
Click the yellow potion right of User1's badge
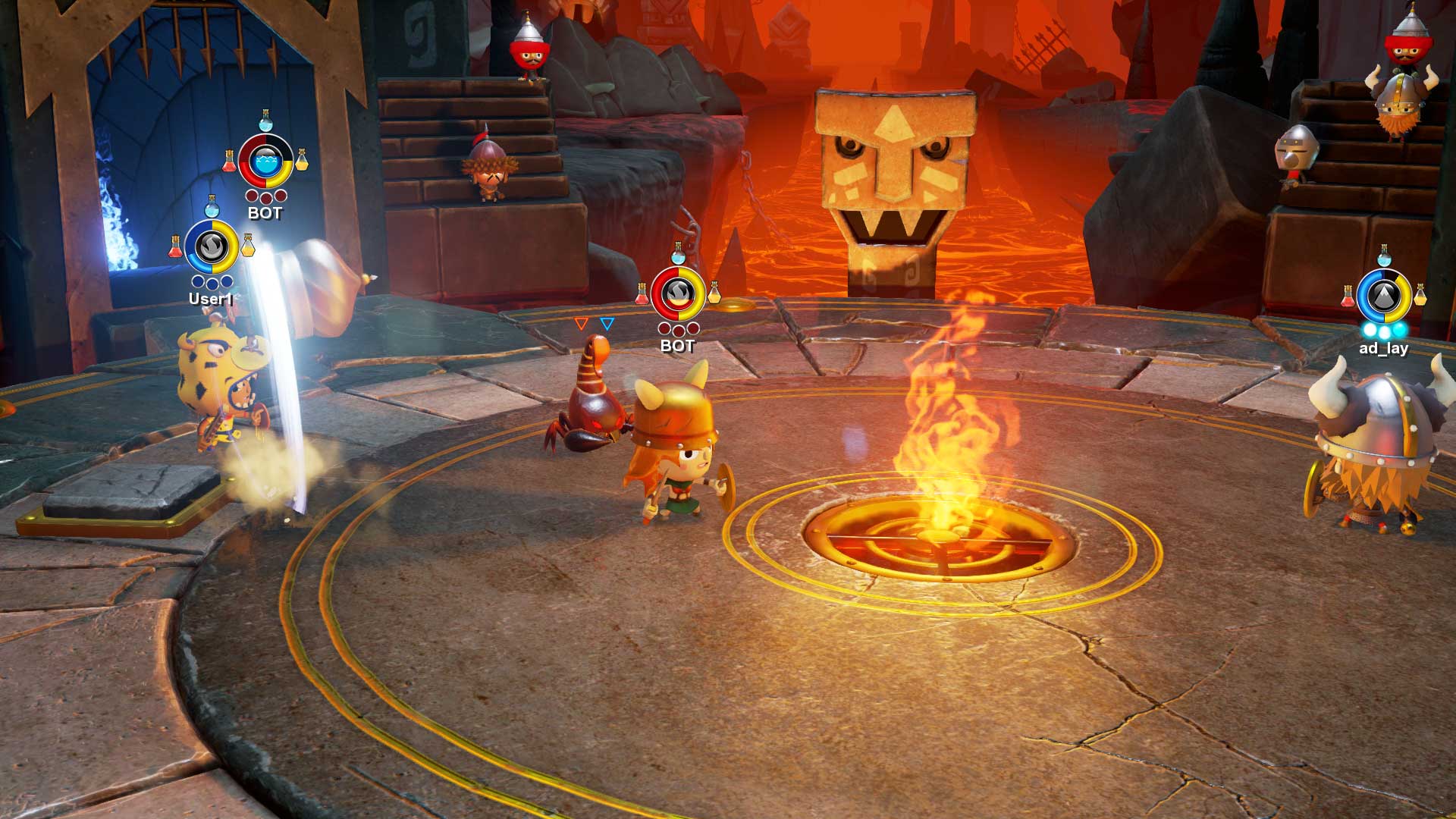point(248,246)
